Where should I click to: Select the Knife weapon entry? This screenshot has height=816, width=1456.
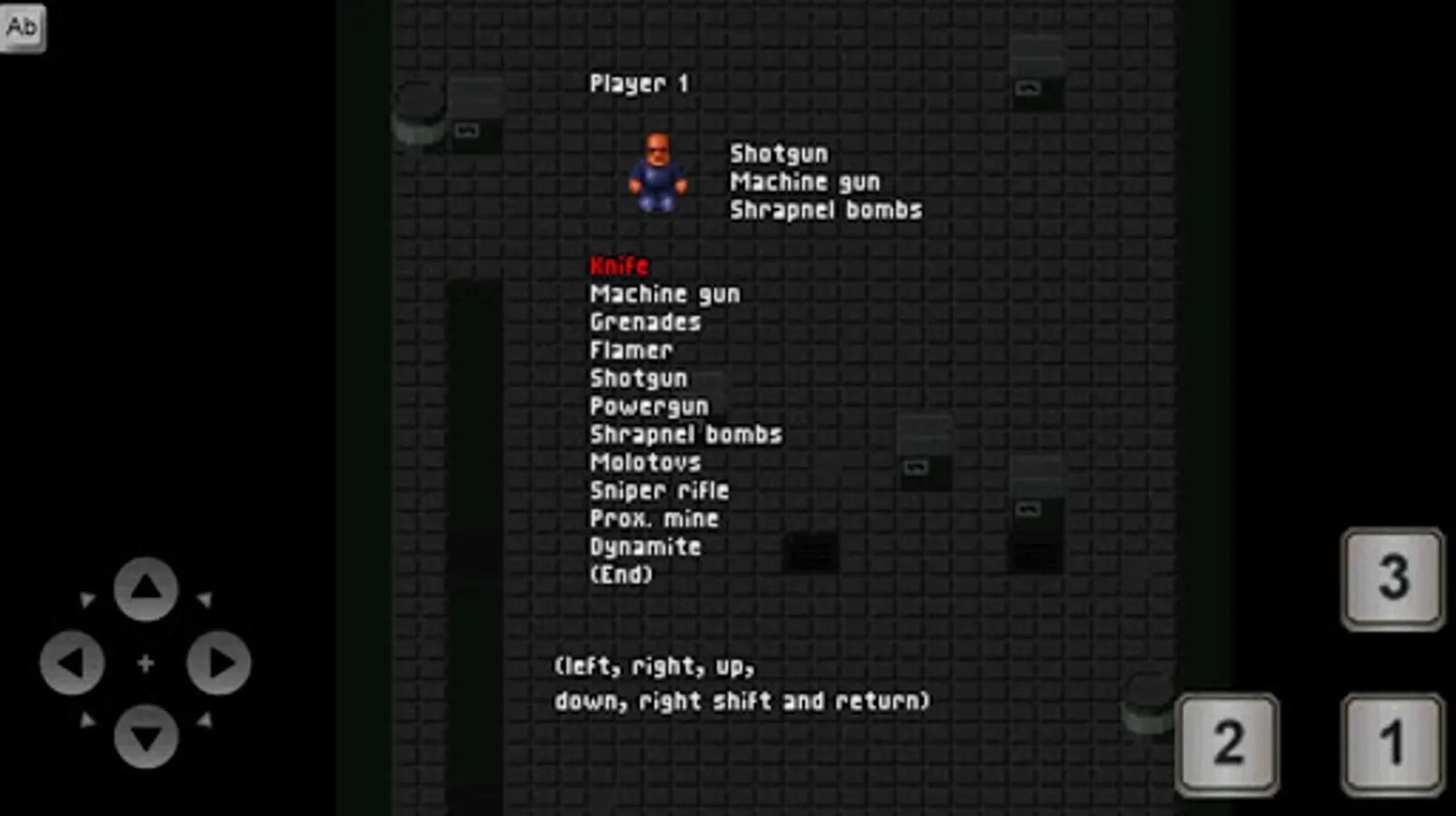(x=619, y=266)
